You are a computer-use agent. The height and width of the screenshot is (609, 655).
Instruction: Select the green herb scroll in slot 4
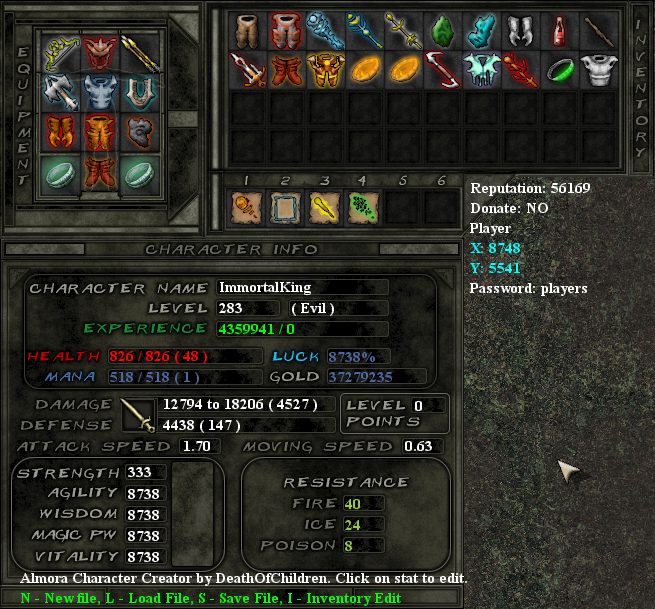[x=362, y=207]
